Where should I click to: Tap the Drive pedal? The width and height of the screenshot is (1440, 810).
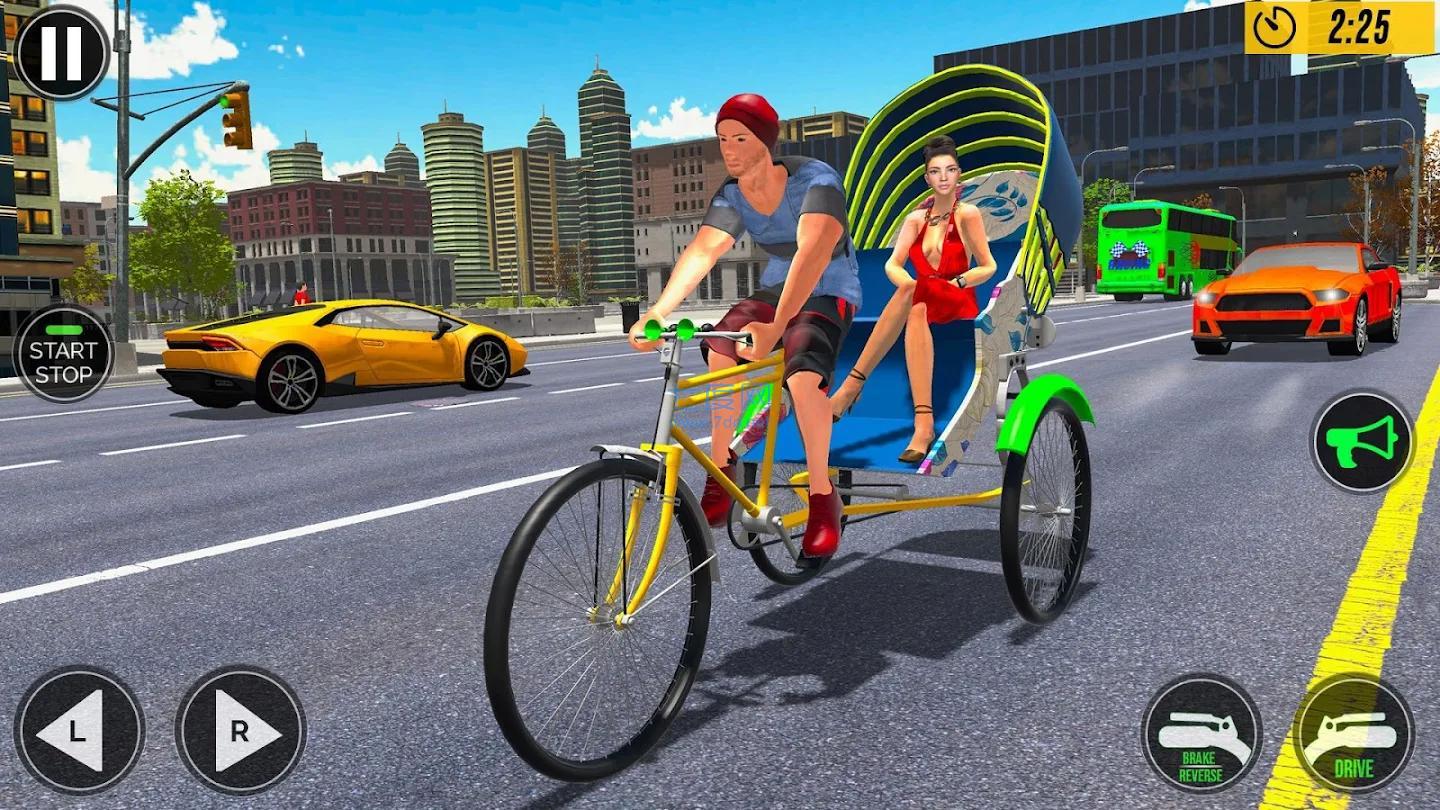click(x=1353, y=733)
